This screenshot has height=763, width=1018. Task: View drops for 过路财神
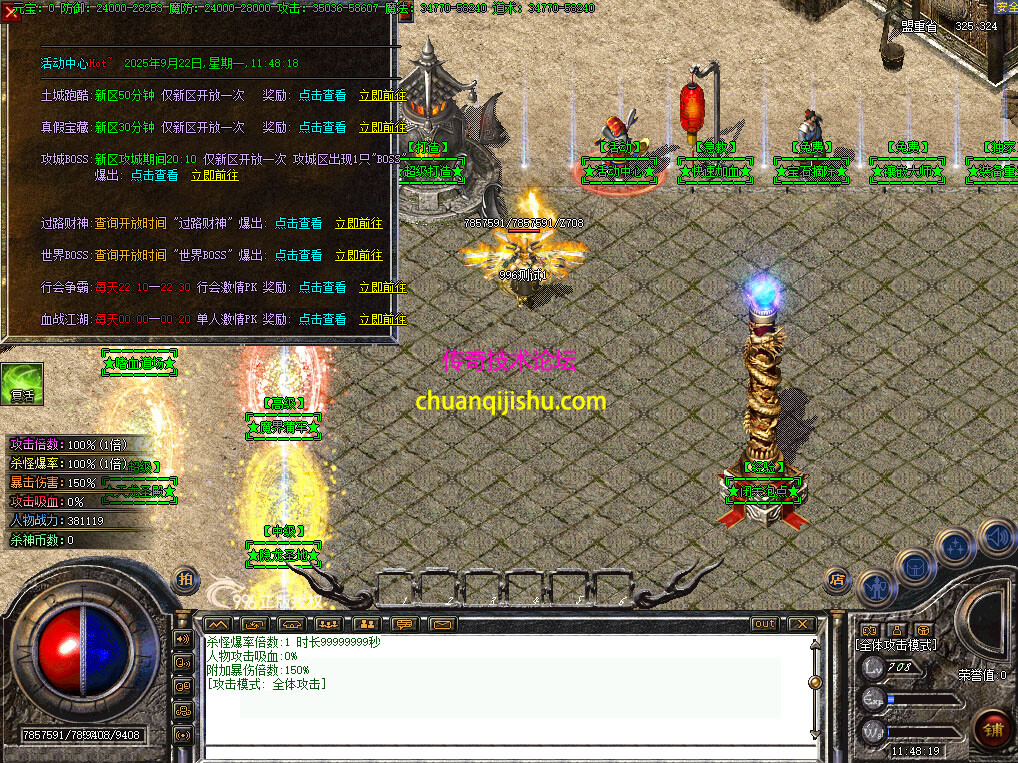coord(298,224)
